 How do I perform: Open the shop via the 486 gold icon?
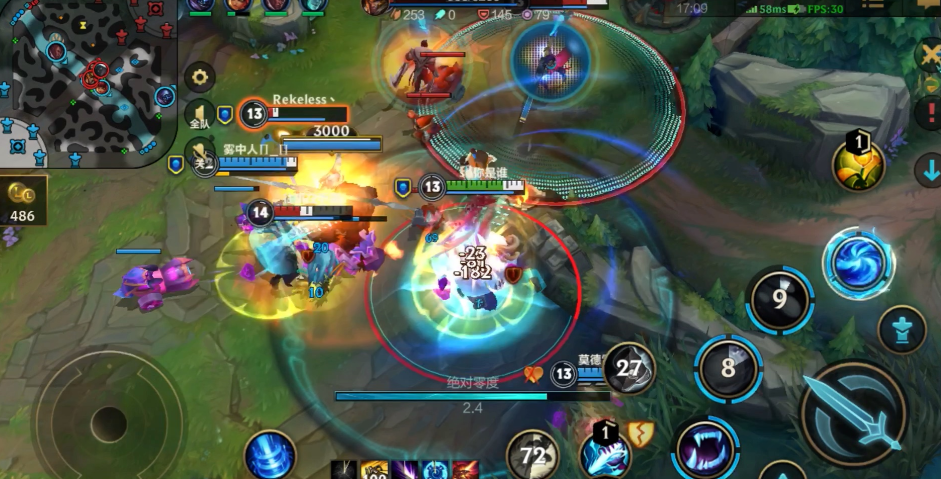click(x=21, y=200)
